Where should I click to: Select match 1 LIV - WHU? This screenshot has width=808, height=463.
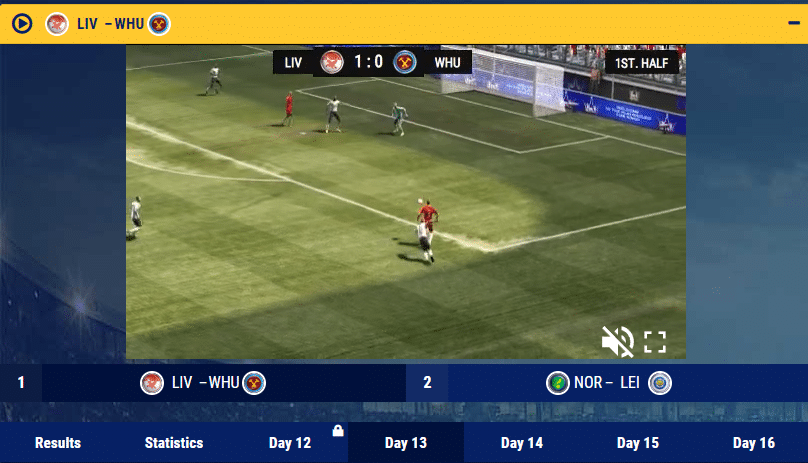click(x=204, y=382)
